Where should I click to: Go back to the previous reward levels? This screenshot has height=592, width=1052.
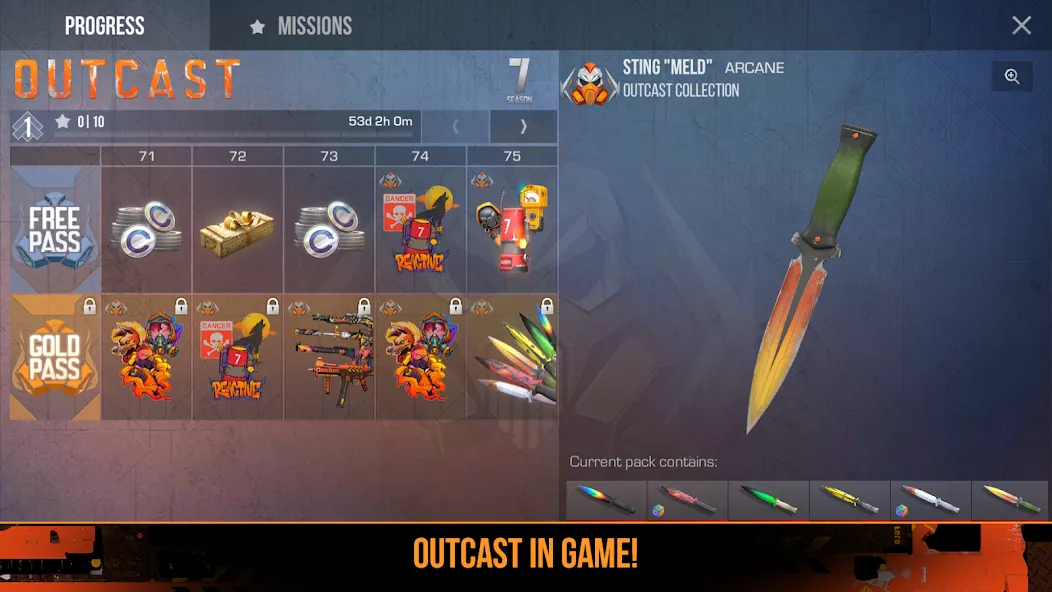[455, 127]
